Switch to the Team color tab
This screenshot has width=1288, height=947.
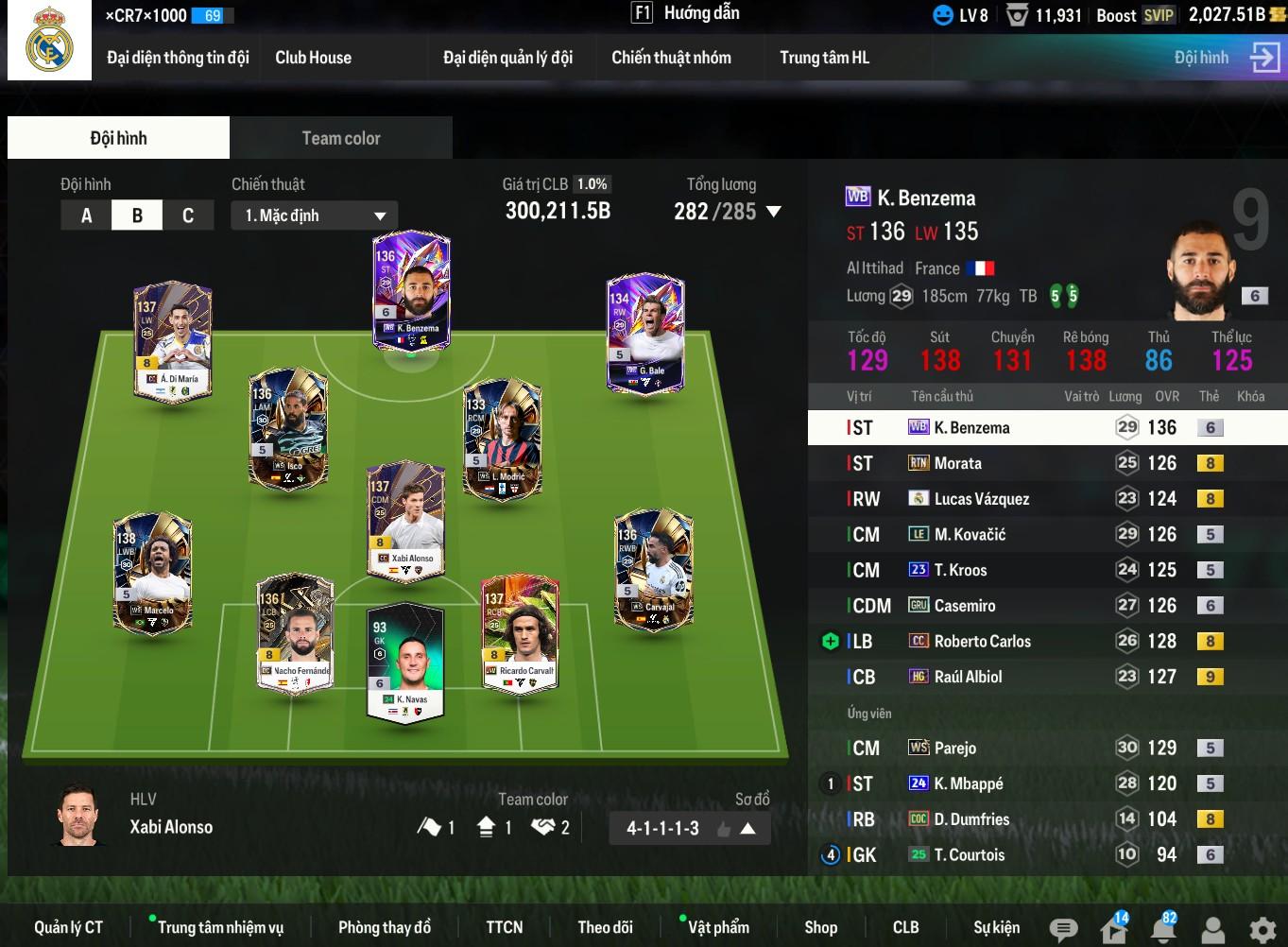click(340, 138)
